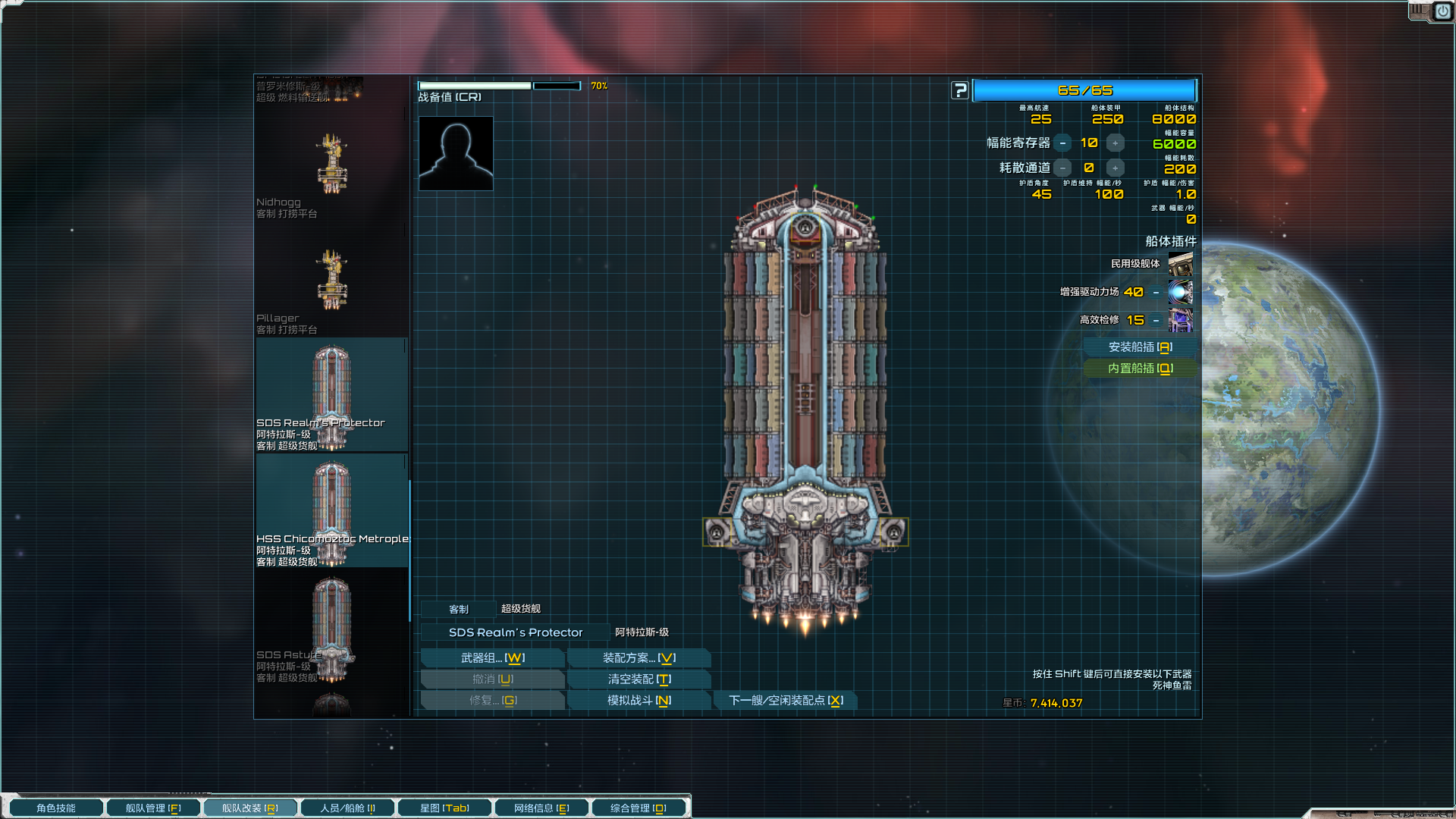This screenshot has height=819, width=1456.
Task: Click the question mark help button
Action: (x=960, y=91)
